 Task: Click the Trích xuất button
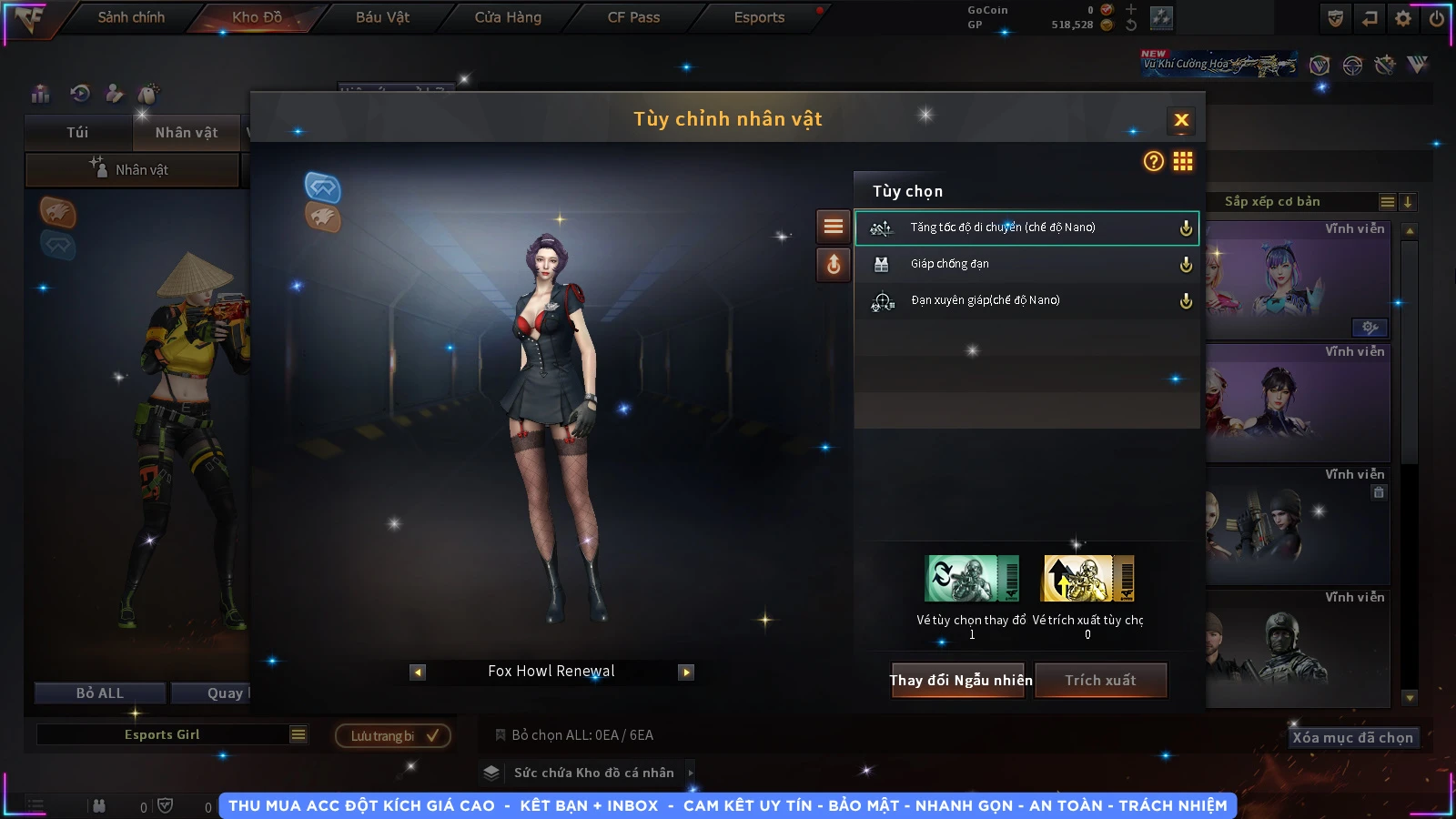[1100, 680]
